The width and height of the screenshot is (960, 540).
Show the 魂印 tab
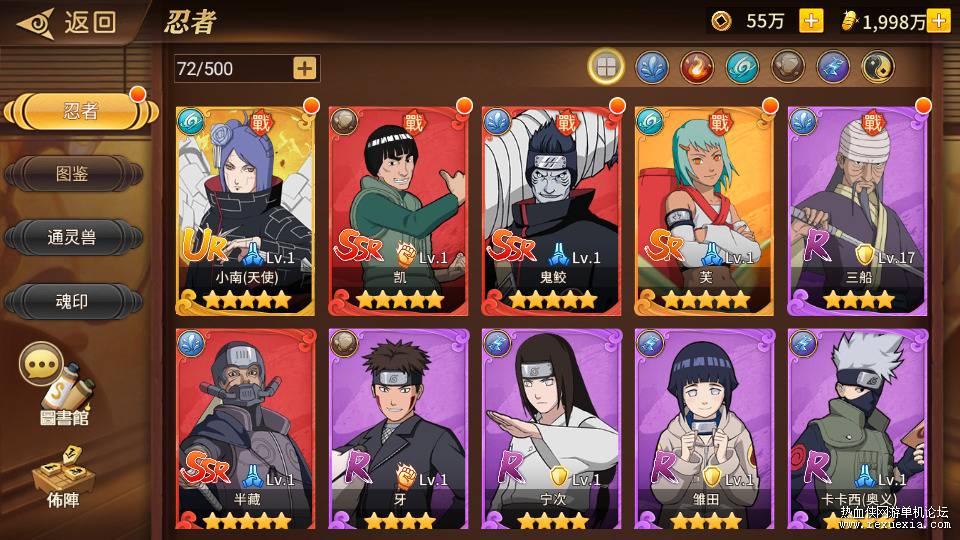click(72, 300)
